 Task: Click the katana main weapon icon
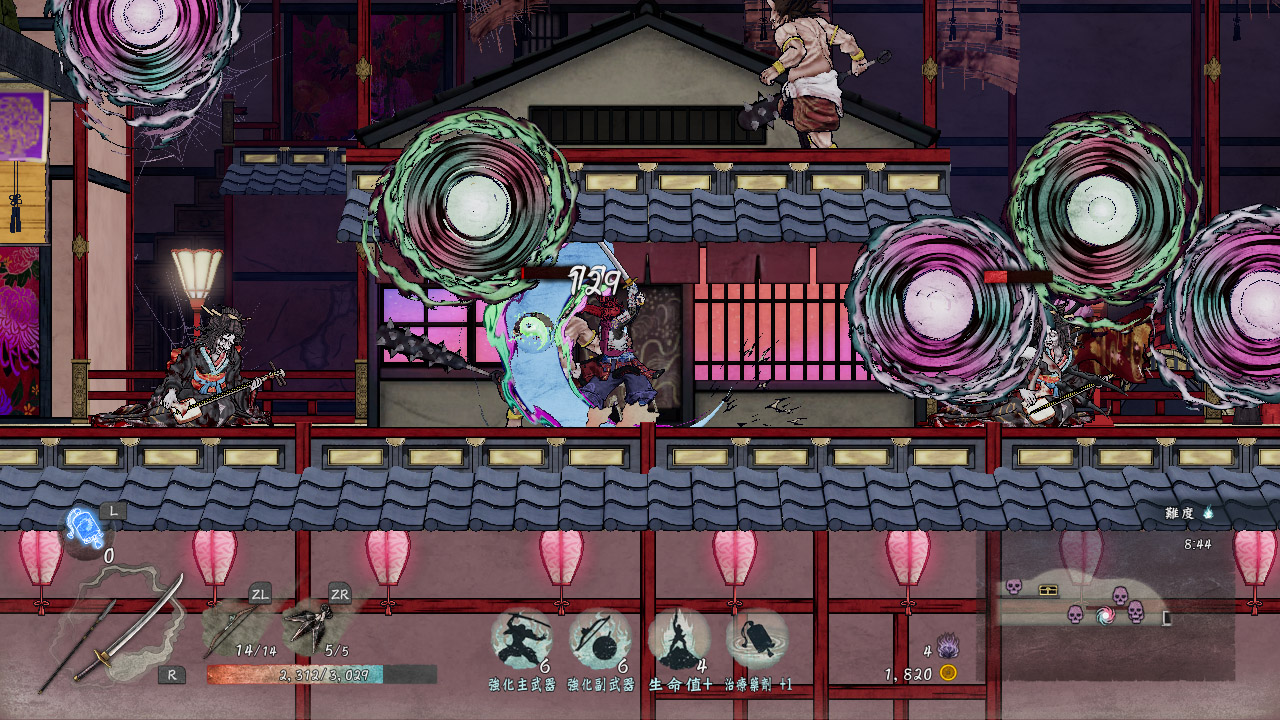[x=132, y=630]
